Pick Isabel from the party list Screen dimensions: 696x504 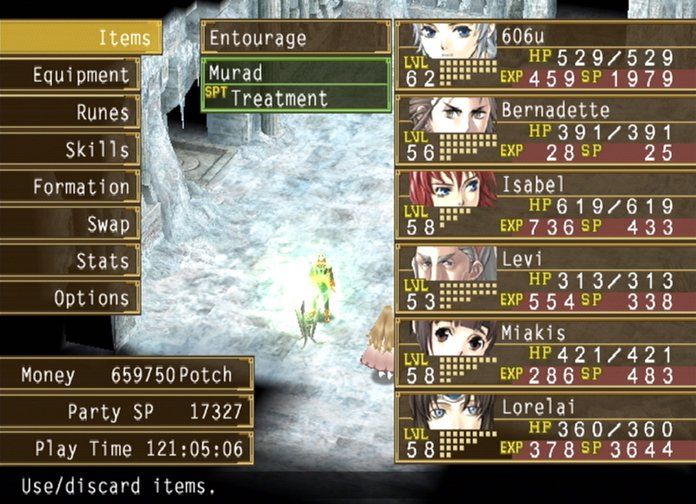(x=546, y=204)
